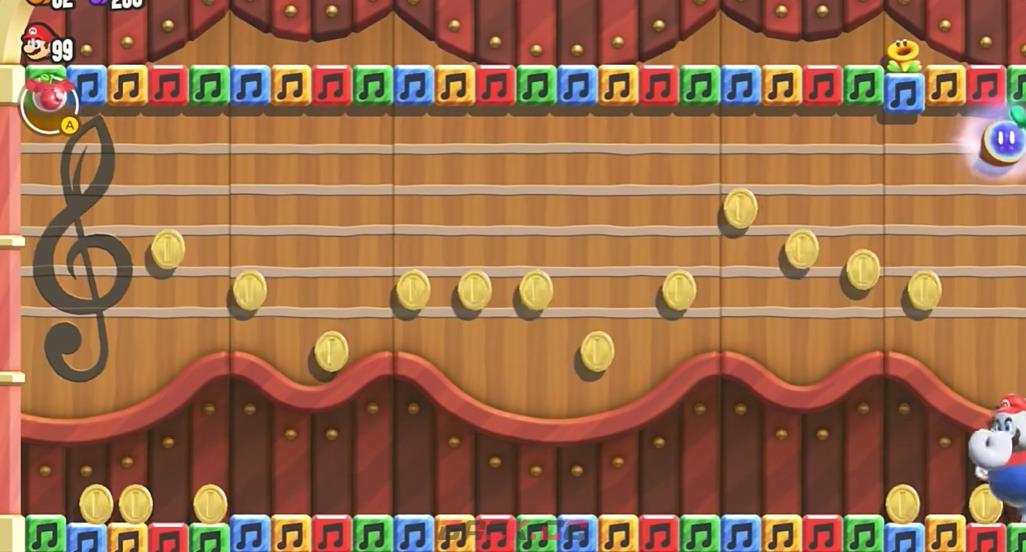
Task: Click the Mario head lives icon
Action: click(x=36, y=43)
